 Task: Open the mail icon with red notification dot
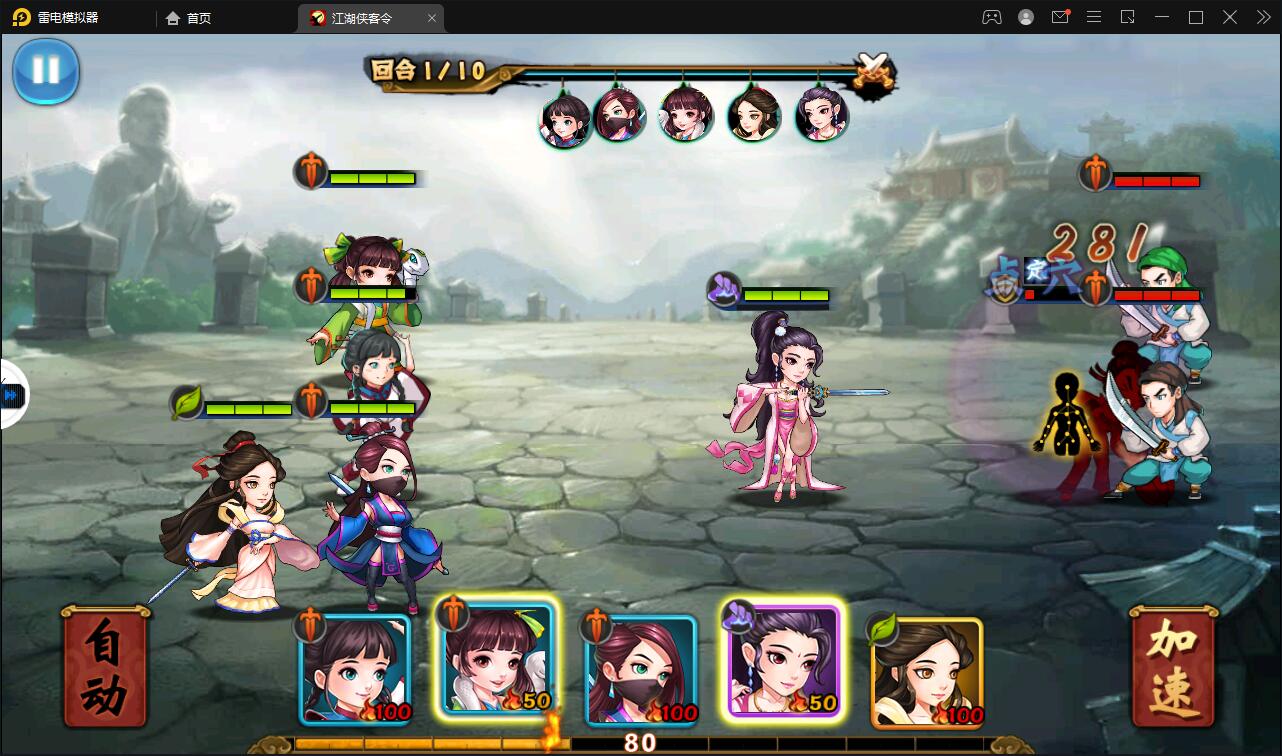[x=1061, y=17]
